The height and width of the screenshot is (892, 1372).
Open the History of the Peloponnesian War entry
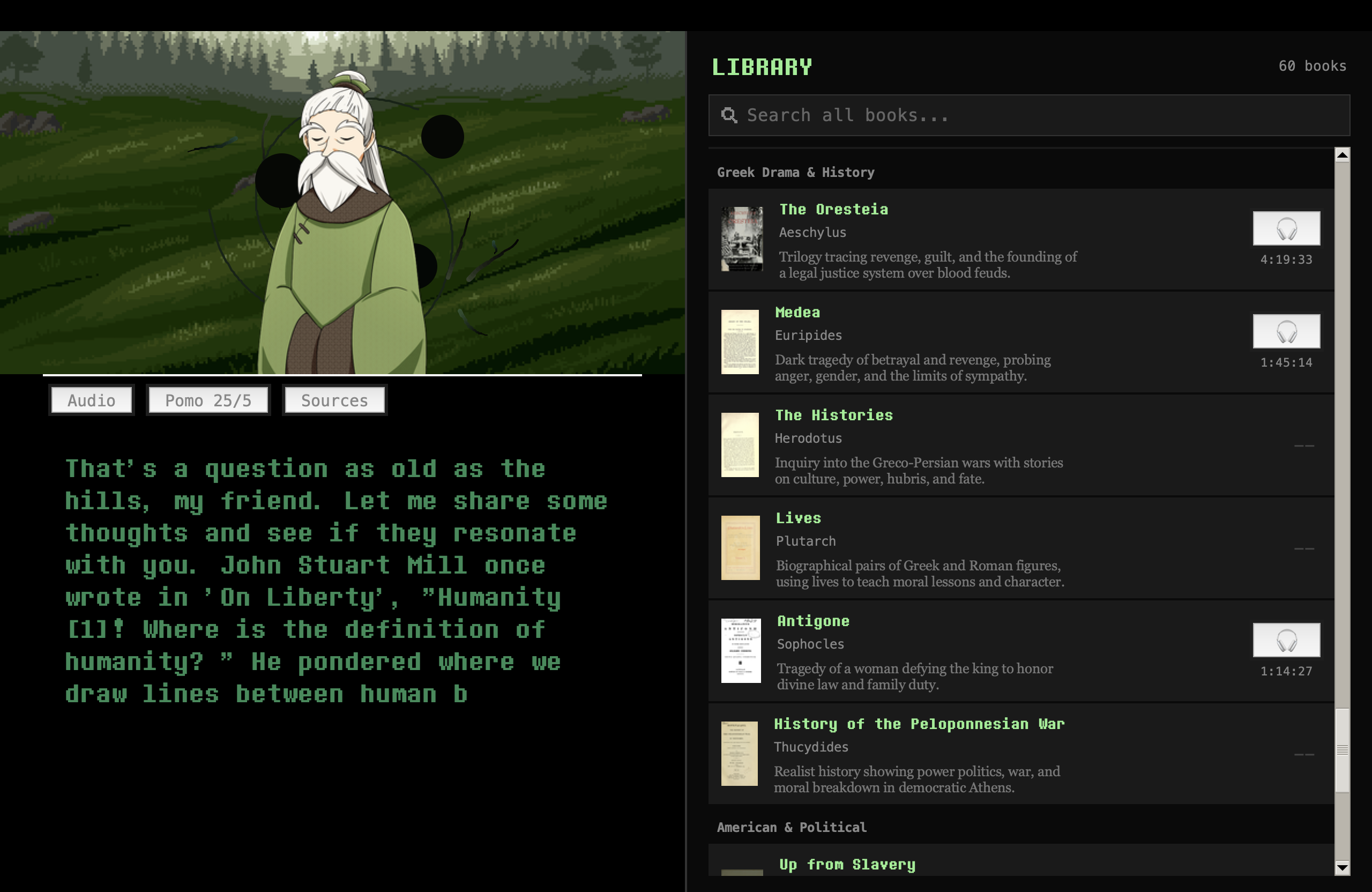point(920,724)
